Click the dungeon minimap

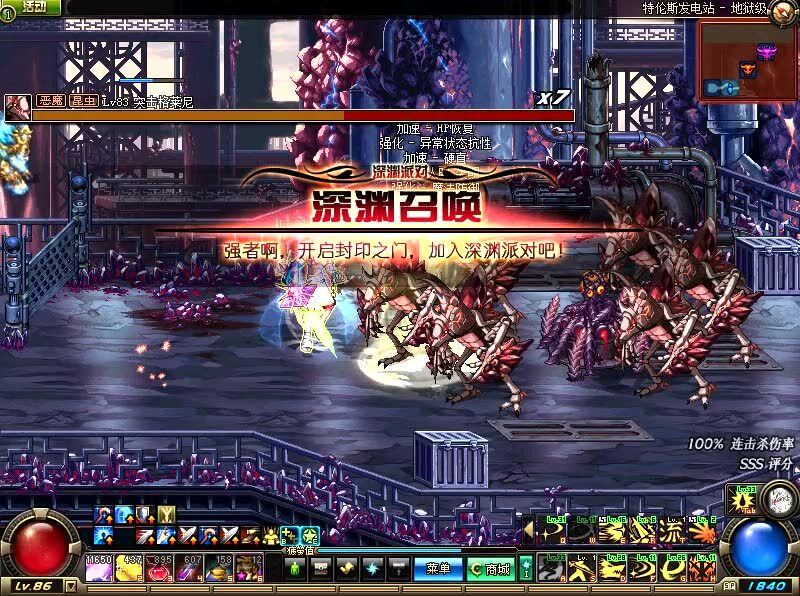(x=747, y=62)
